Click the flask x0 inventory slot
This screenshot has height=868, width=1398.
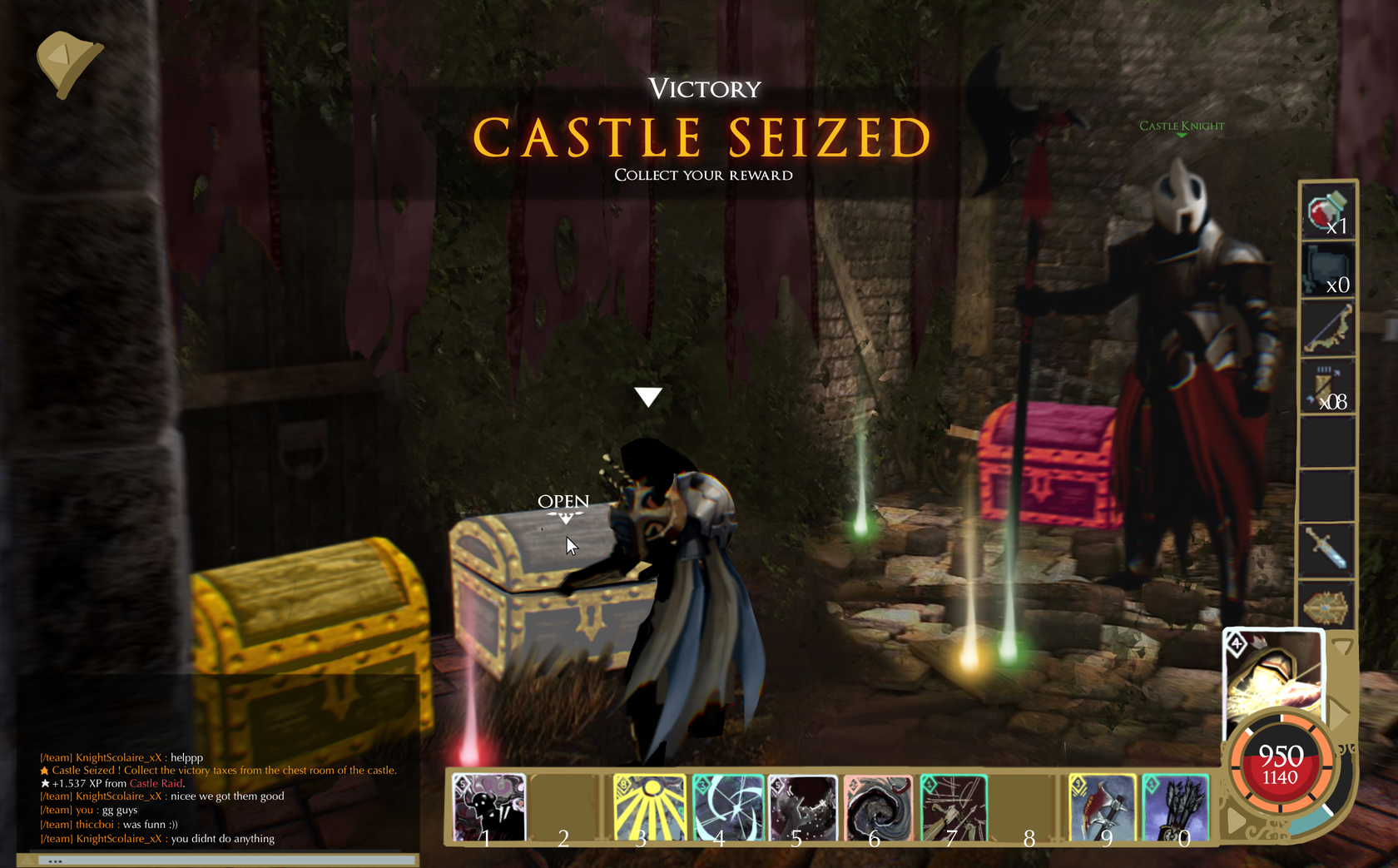(1326, 270)
